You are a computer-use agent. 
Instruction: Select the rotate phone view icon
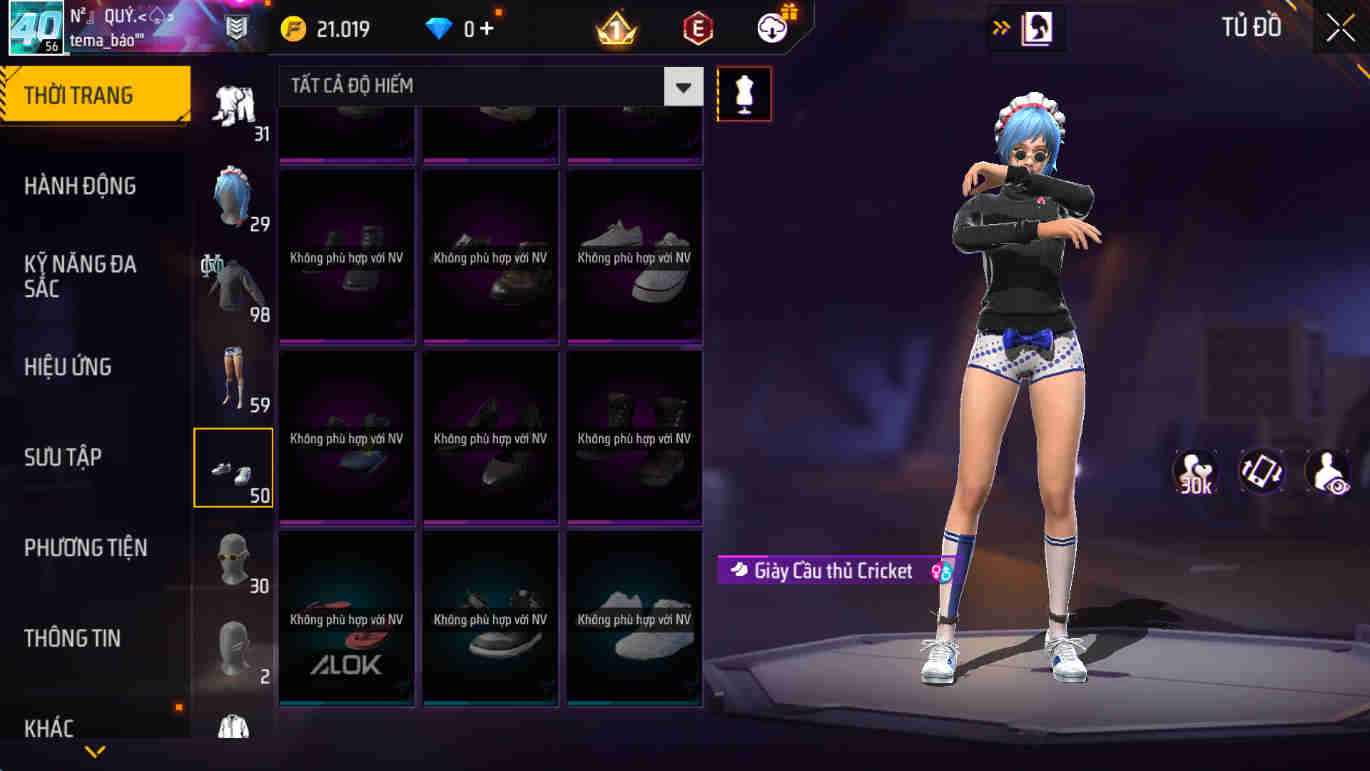point(1261,471)
